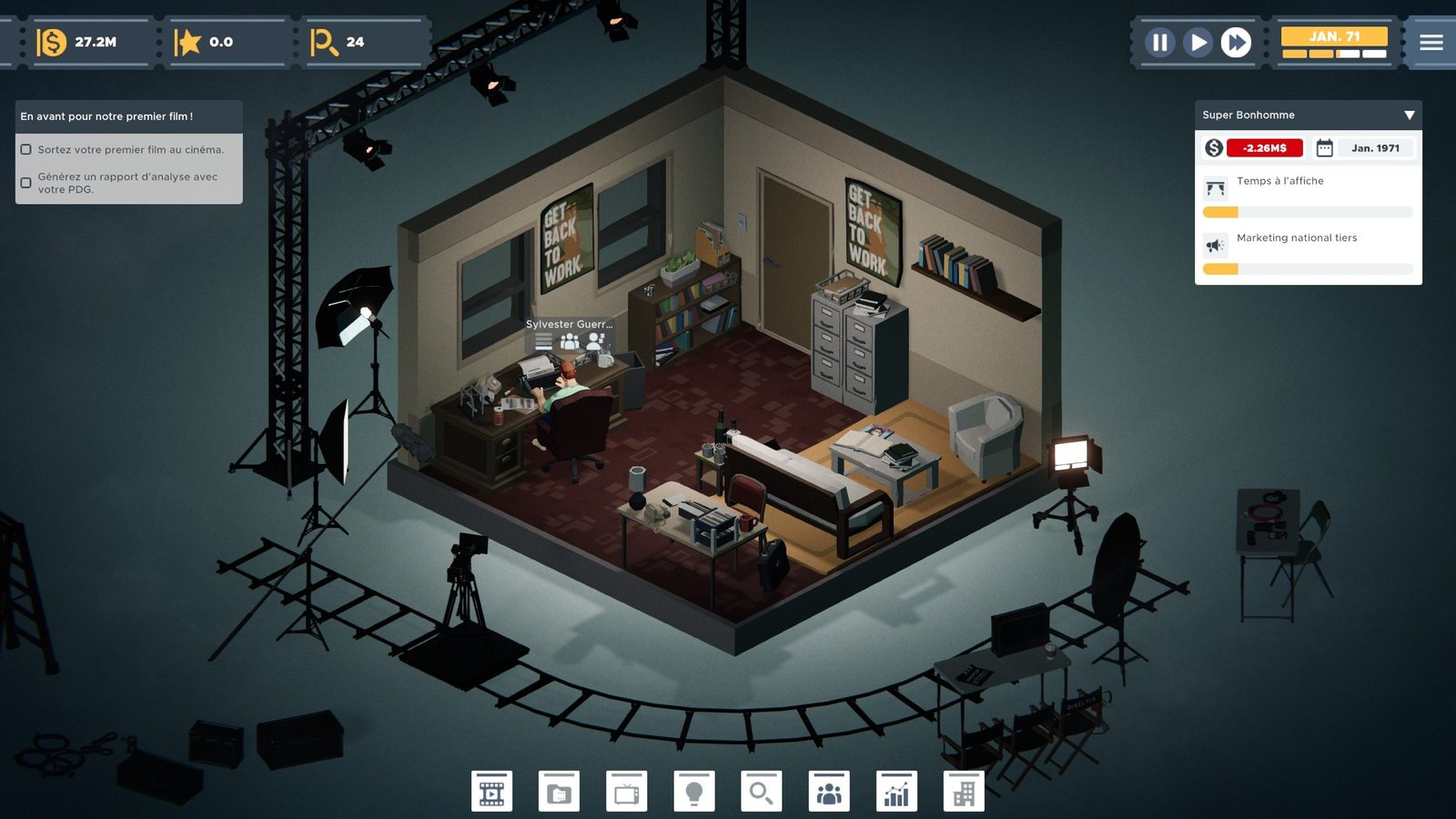Tick the 'Générez un rapport d'analyse' objective

pyautogui.click(x=26, y=183)
